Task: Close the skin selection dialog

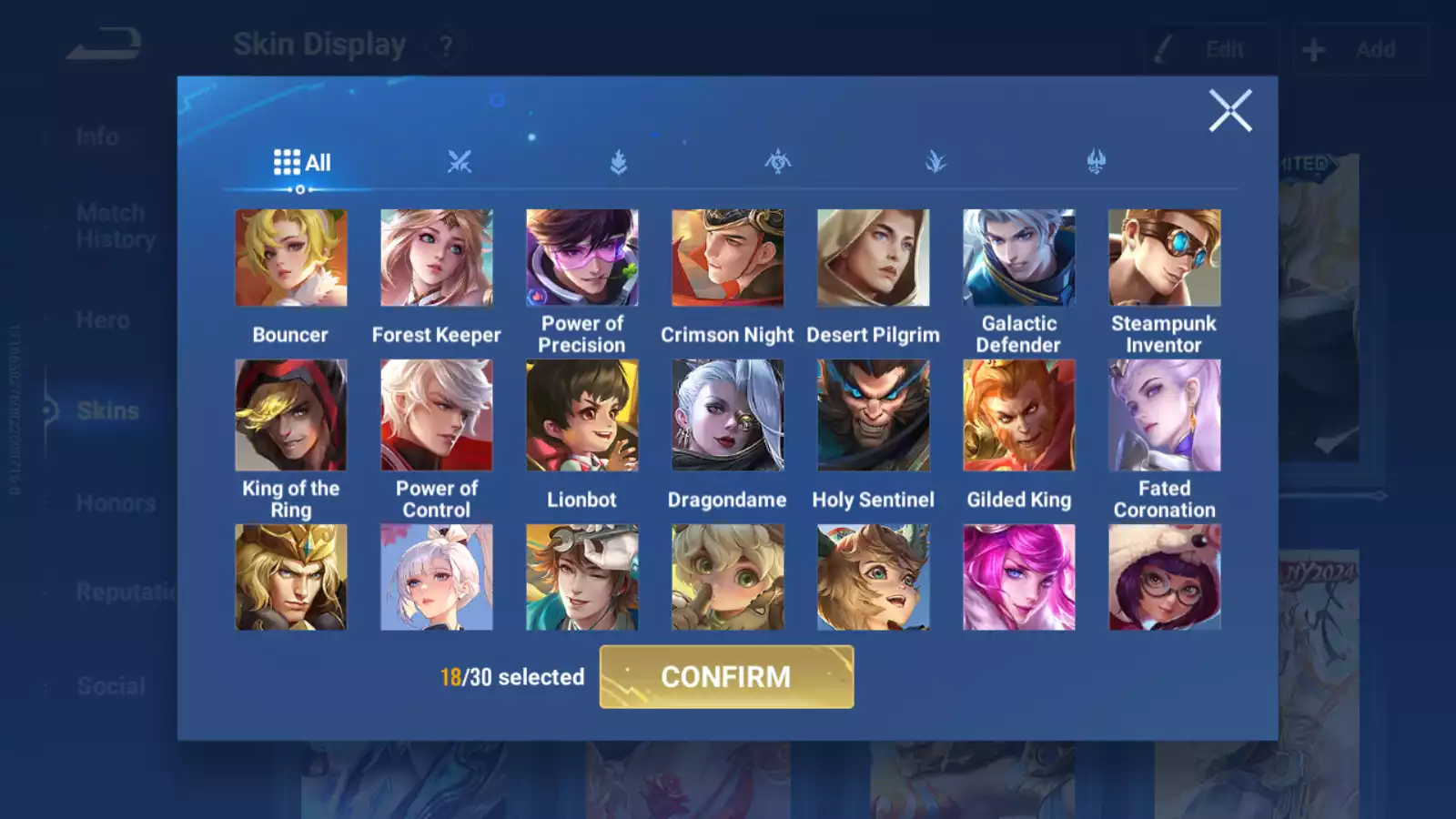Action: click(x=1229, y=111)
